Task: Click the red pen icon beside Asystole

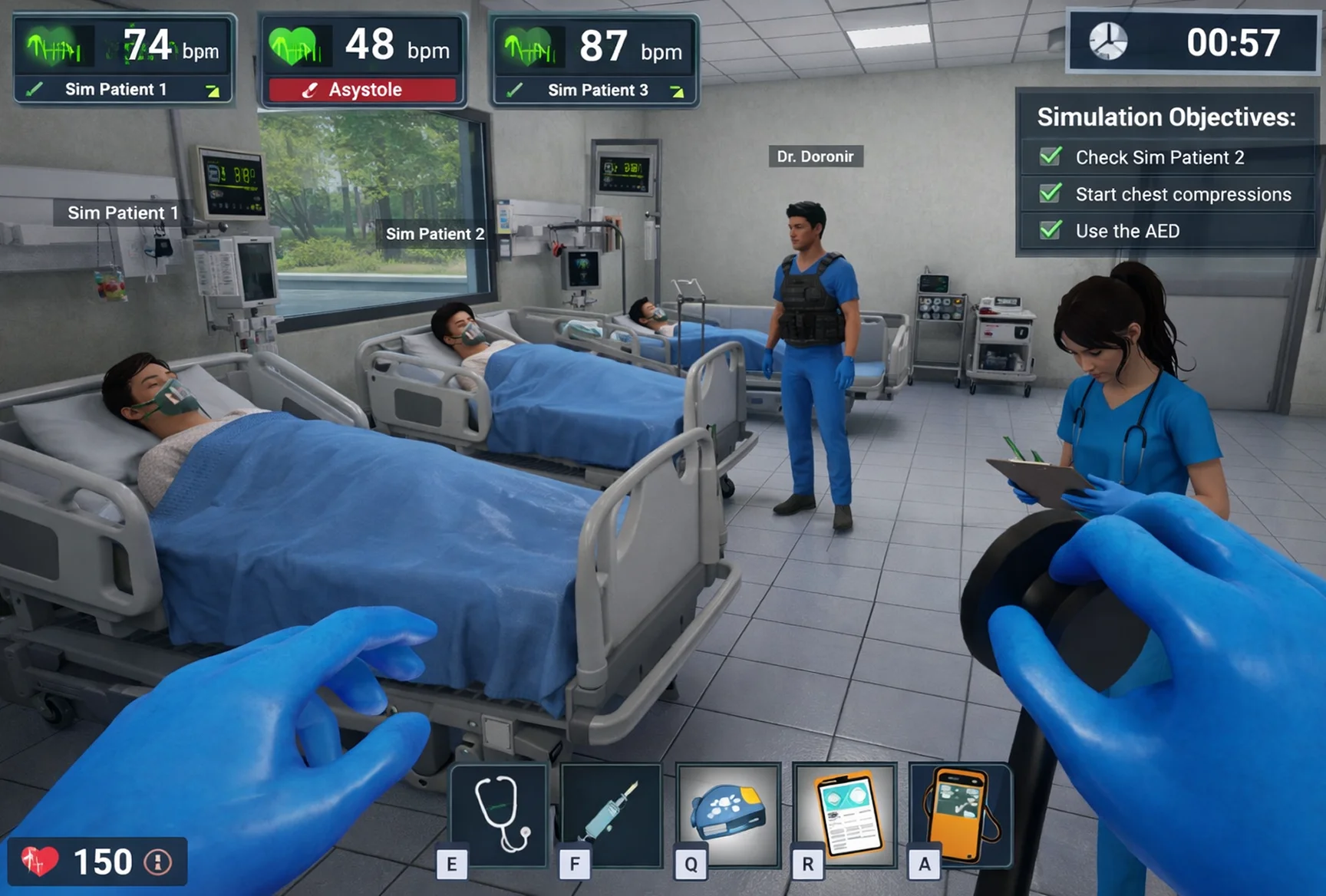Action: [310, 89]
